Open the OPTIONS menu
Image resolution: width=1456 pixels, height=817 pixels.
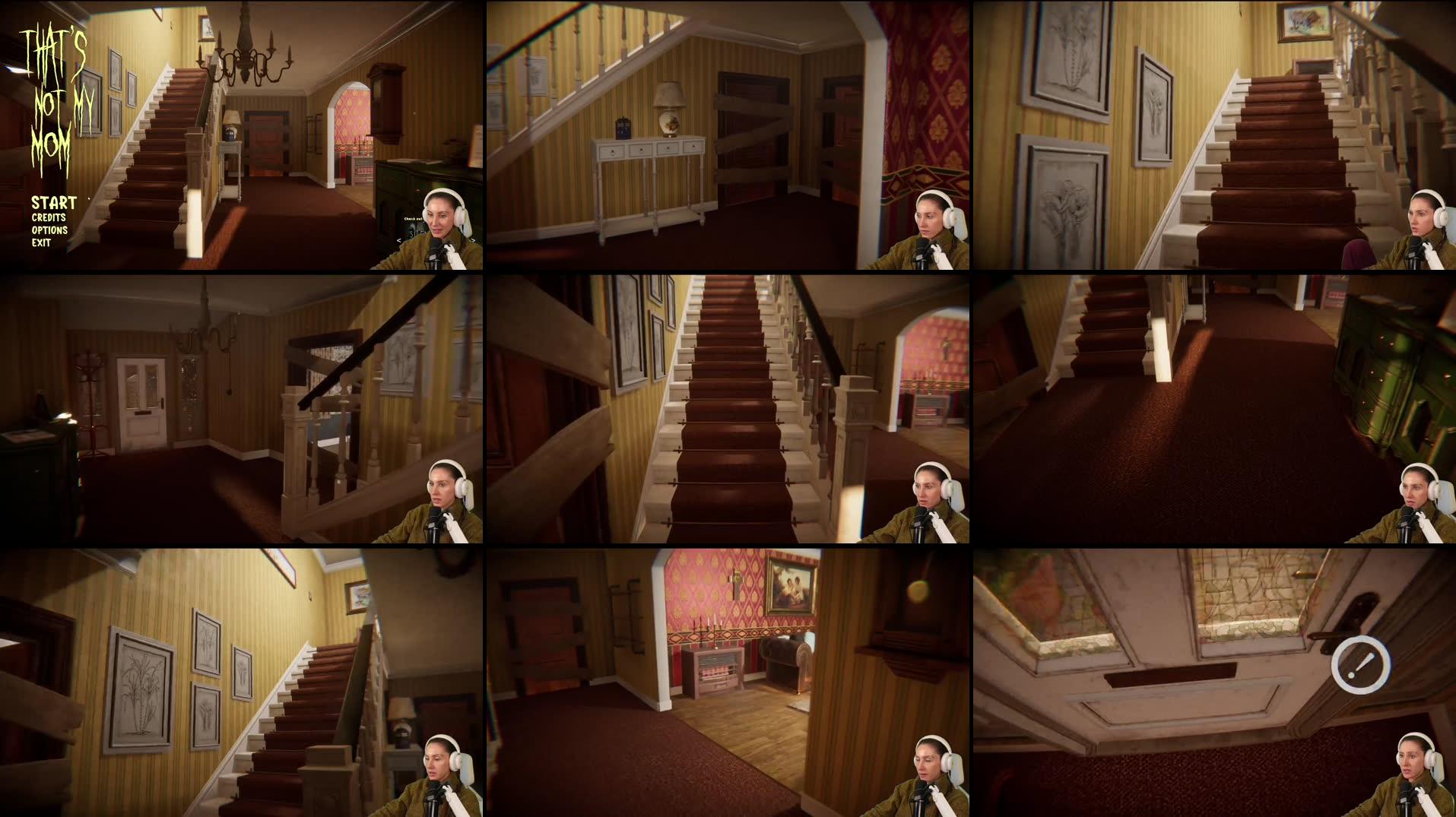49,230
